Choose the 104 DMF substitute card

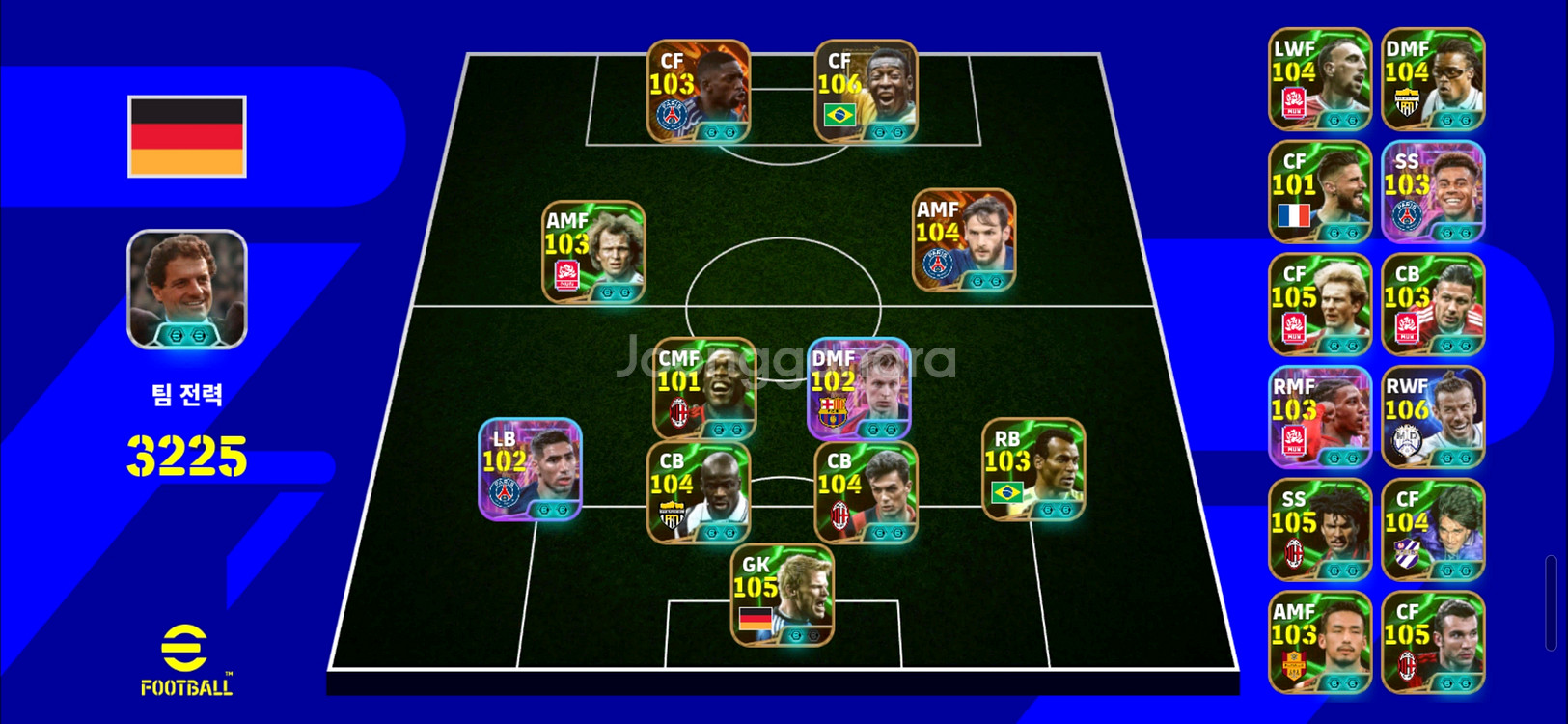click(x=1433, y=79)
